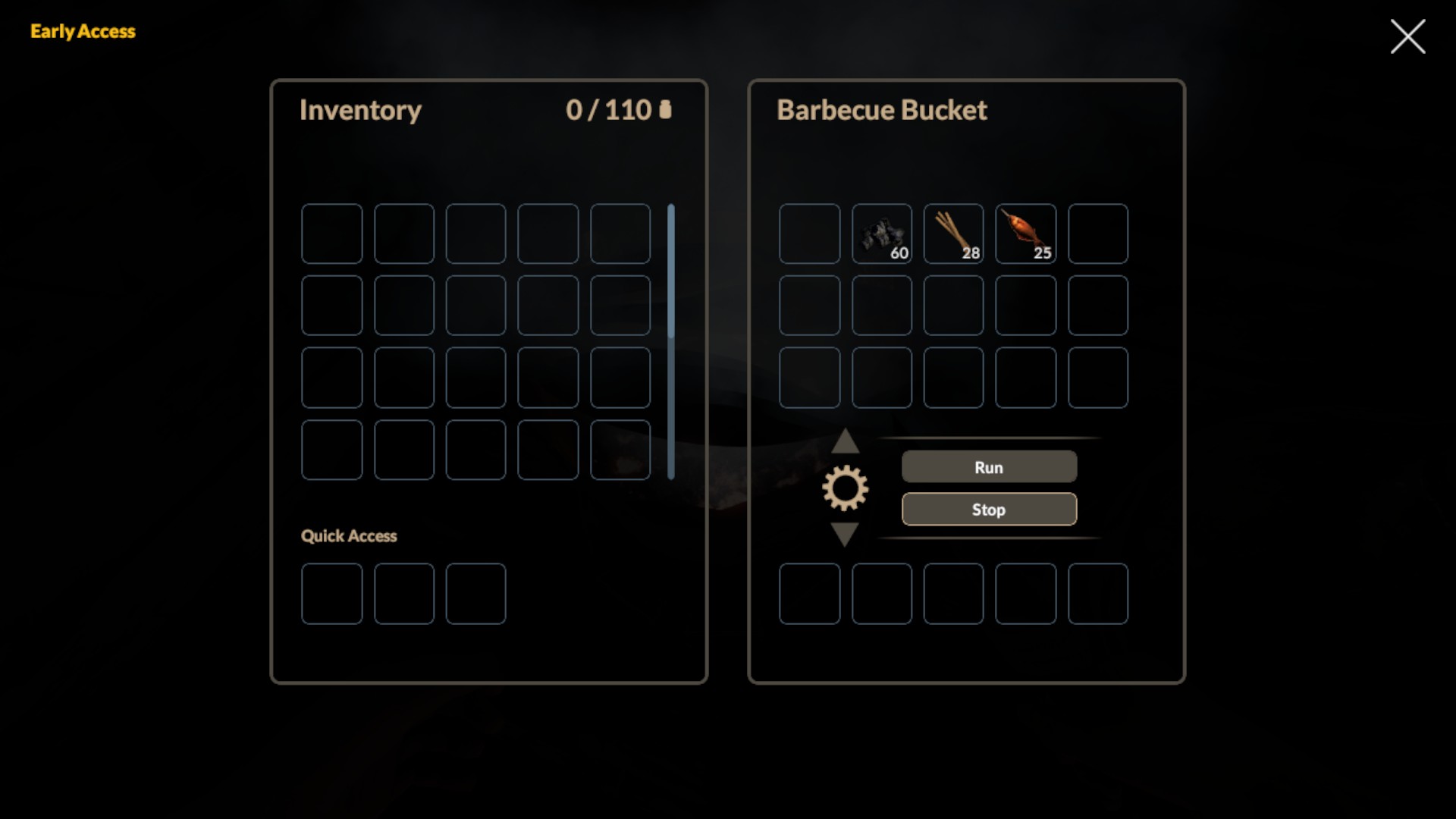
Task: Click the up arrow above the gear
Action: click(x=845, y=441)
